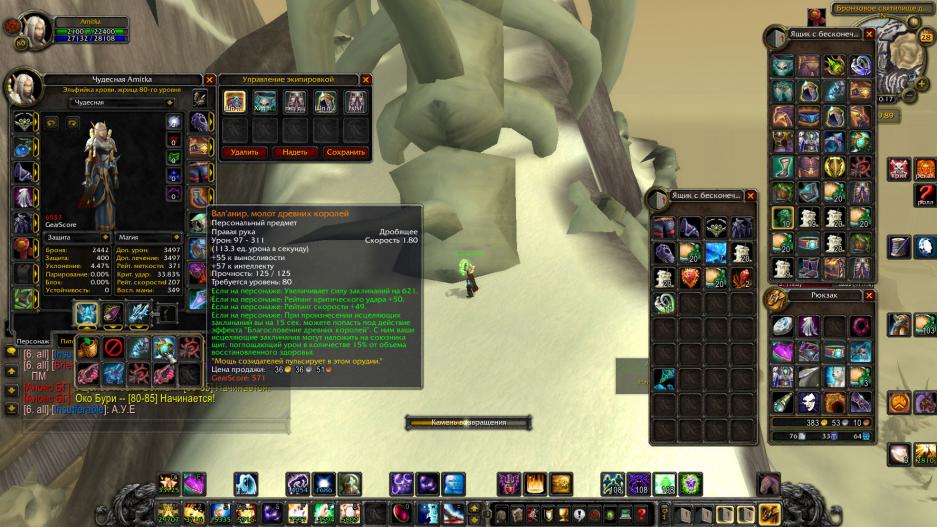Image resolution: width=937 pixels, height=527 pixels.
Task: Close the character sheet window
Action: pos(209,79)
